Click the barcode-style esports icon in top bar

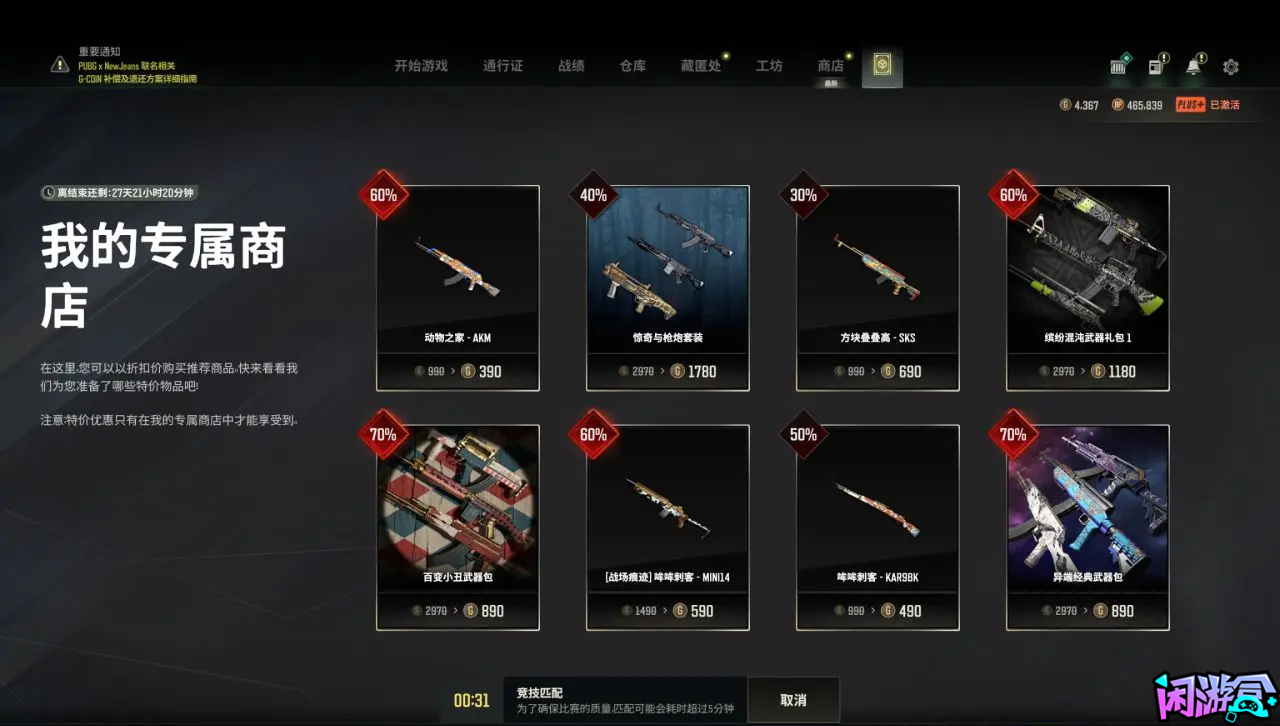[1118, 66]
